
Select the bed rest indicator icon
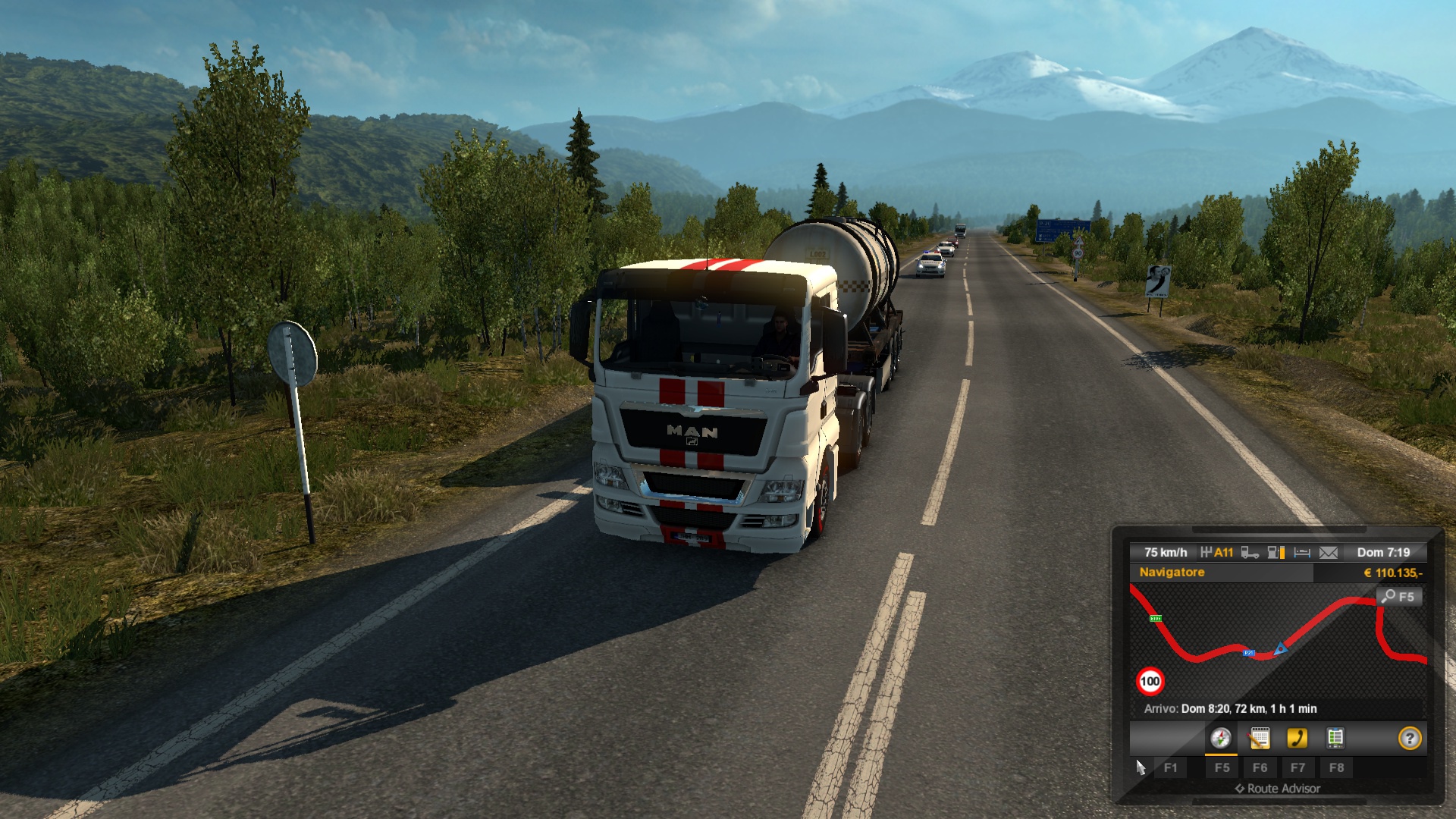(1302, 553)
